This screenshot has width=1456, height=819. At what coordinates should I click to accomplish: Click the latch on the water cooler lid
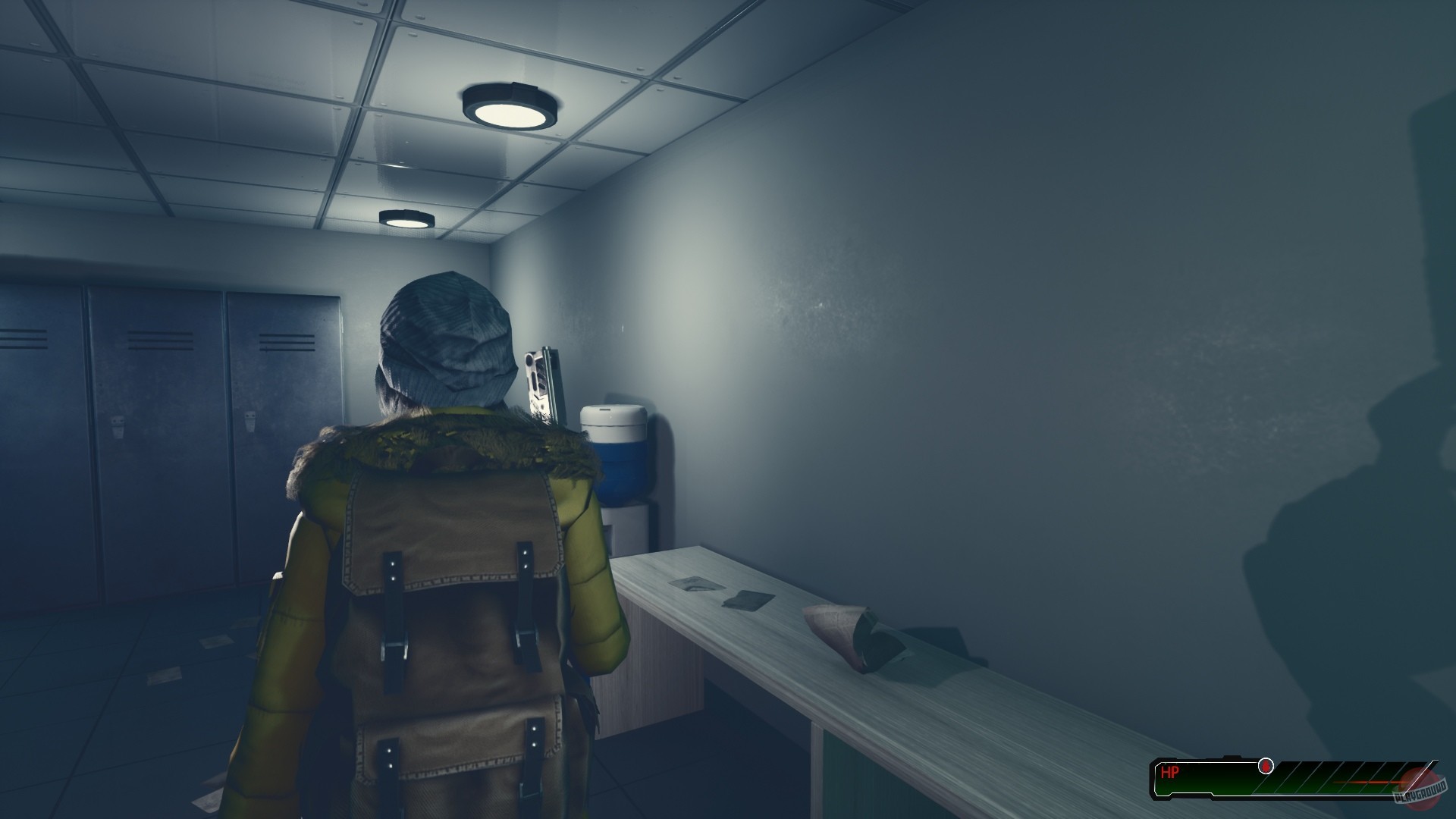point(604,409)
